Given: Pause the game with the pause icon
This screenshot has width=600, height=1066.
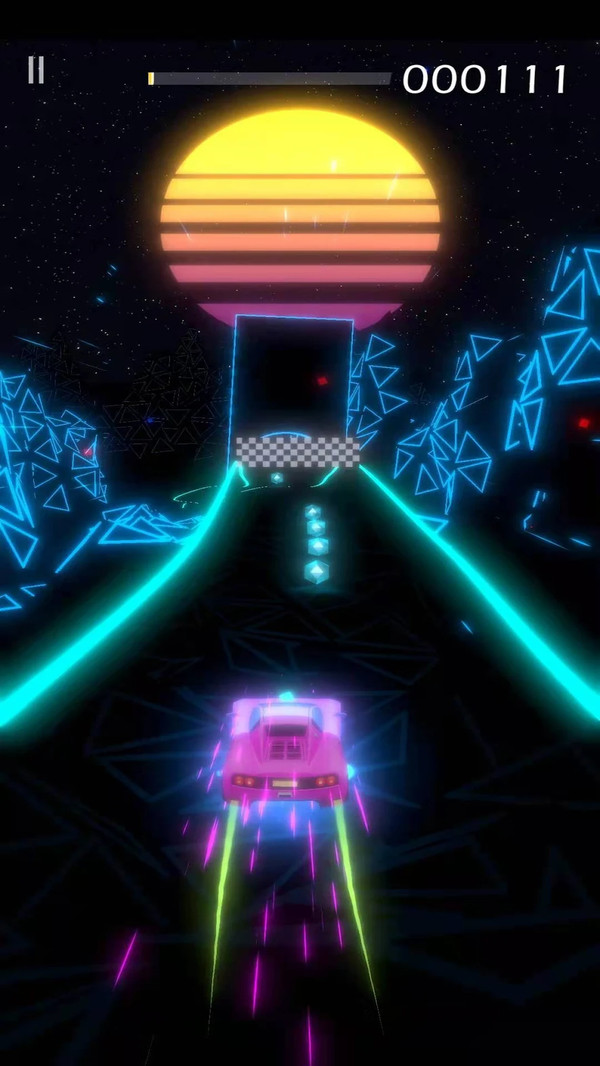Looking at the screenshot, I should tap(36, 70).
